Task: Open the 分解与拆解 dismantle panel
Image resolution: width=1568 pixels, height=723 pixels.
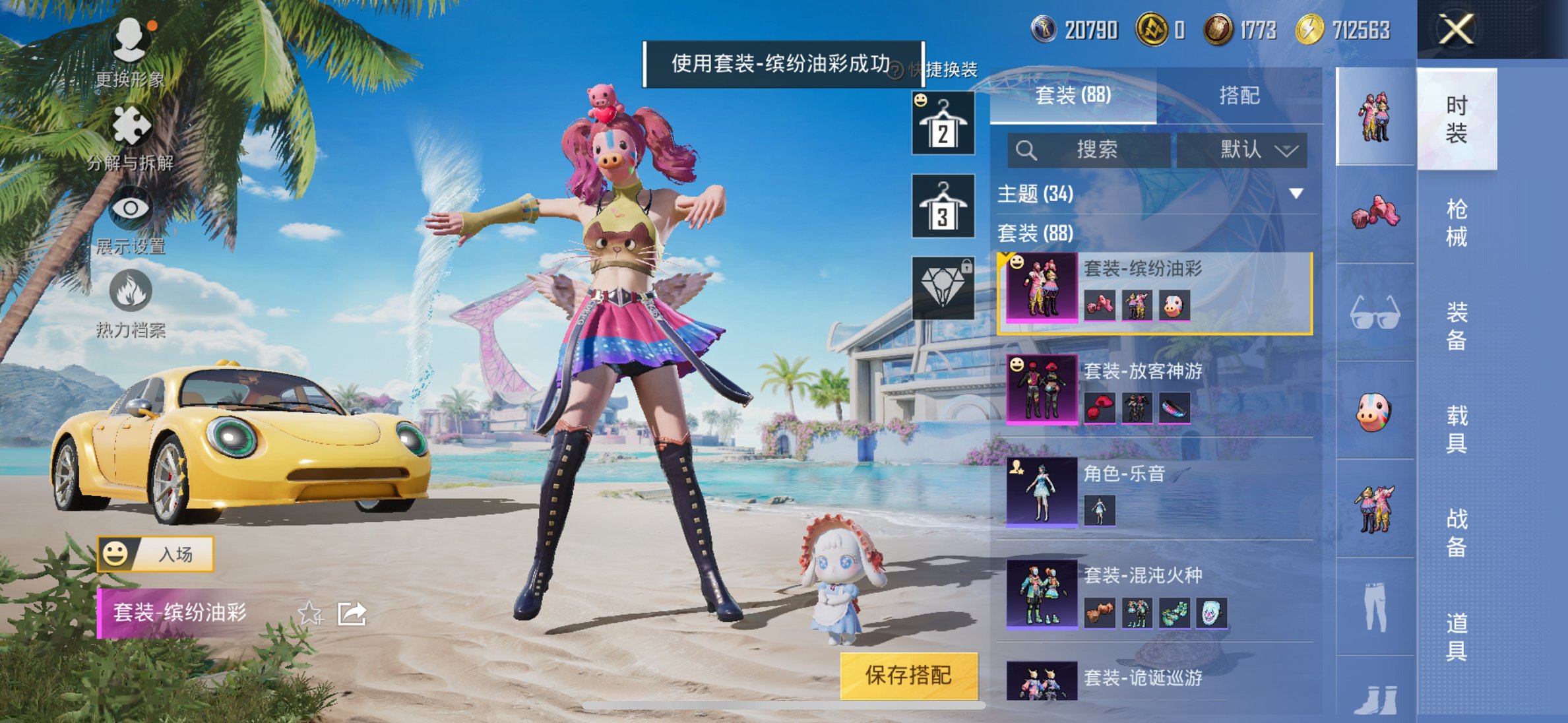Action: coord(132,125)
